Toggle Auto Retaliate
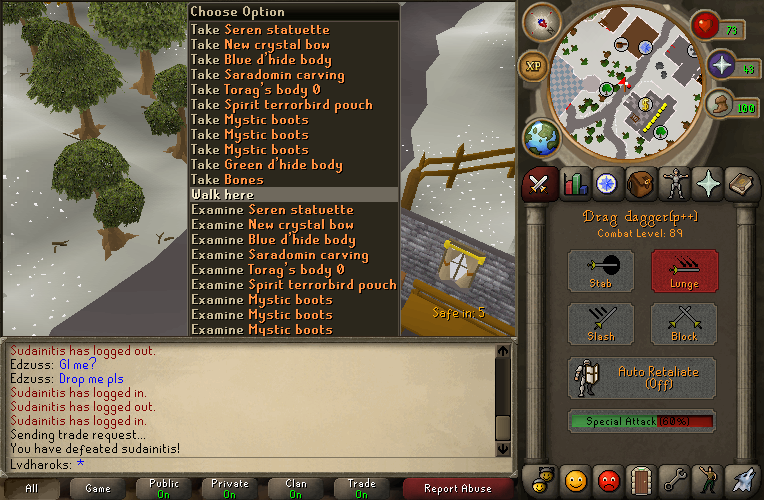Screen dimensions: 764x500 (642, 378)
